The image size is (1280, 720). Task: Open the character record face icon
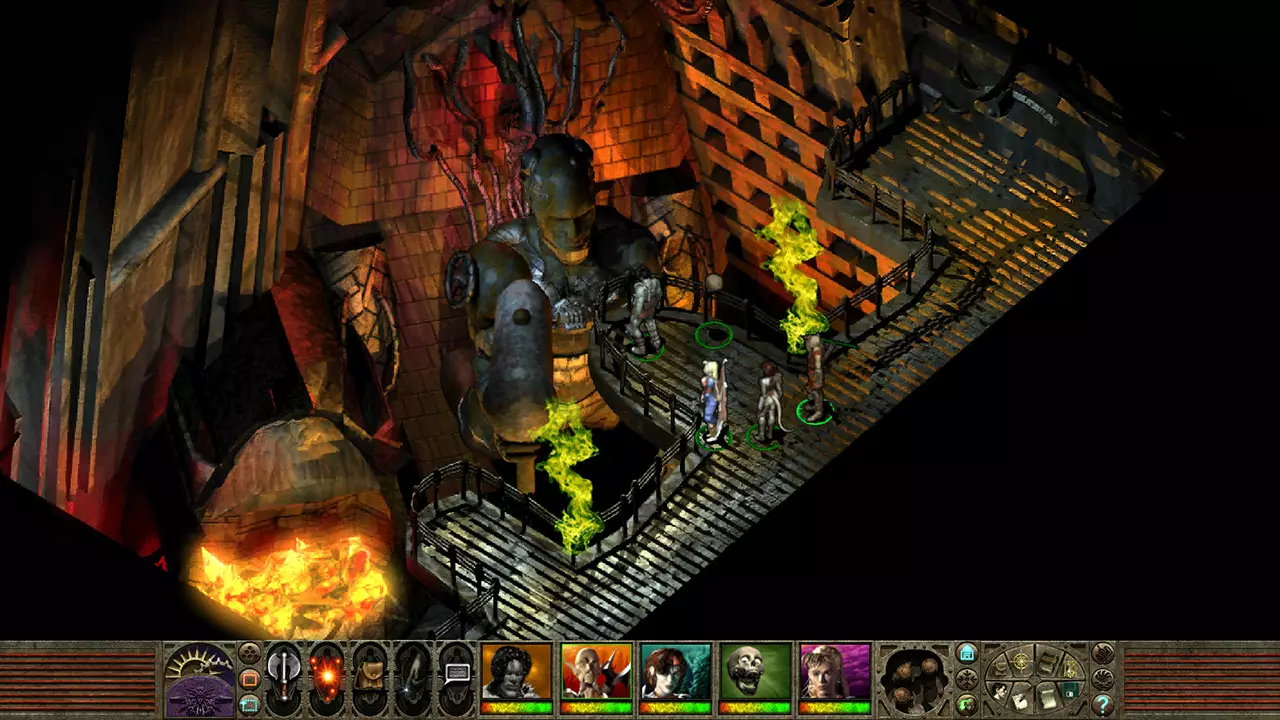point(999,691)
